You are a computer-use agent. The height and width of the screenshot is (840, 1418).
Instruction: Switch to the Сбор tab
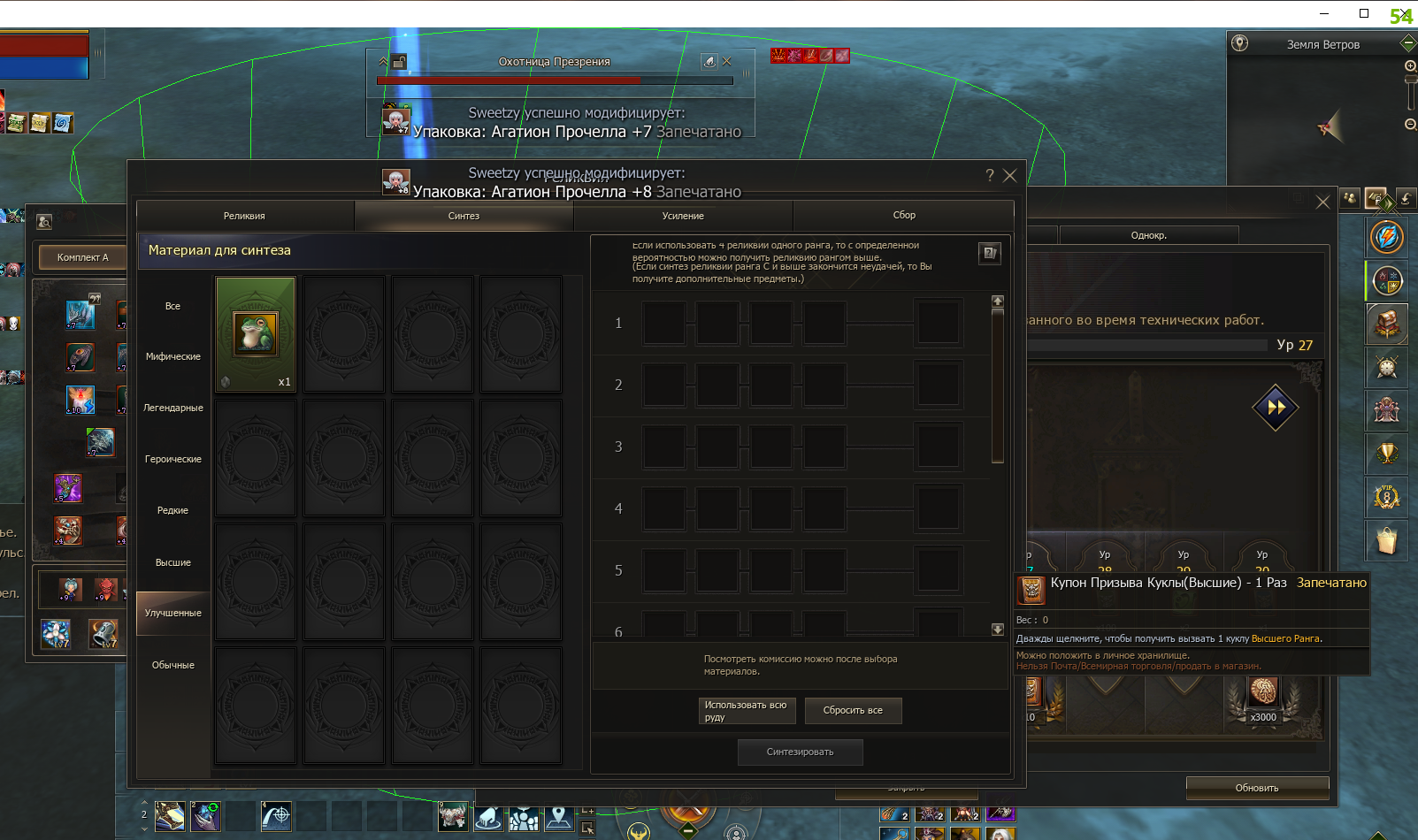903,215
